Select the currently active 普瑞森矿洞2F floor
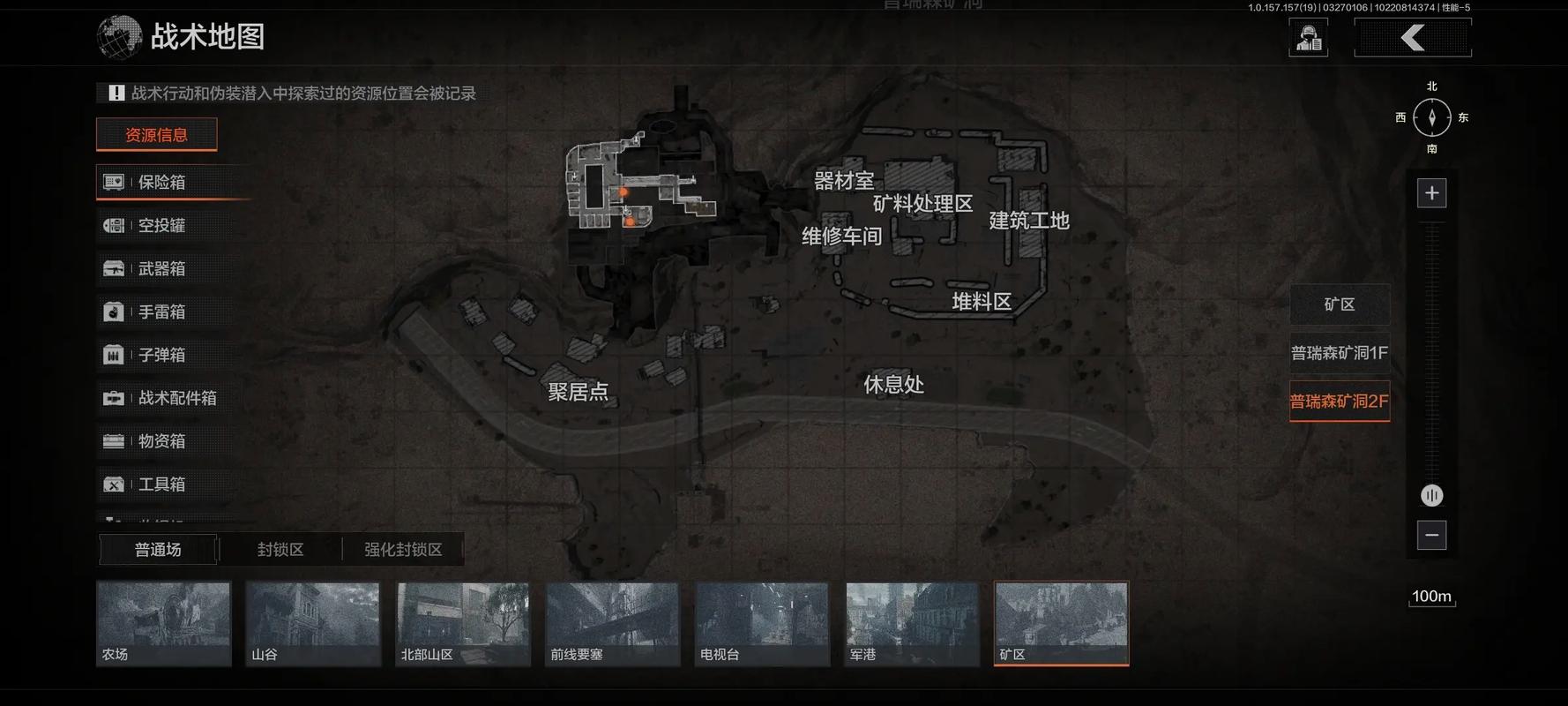1568x706 pixels. [x=1340, y=402]
